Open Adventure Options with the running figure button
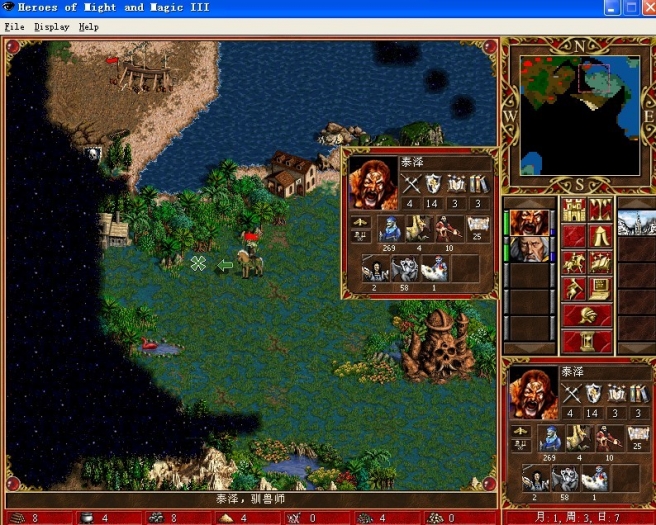Screen dimensions: 656x525 click(574, 288)
